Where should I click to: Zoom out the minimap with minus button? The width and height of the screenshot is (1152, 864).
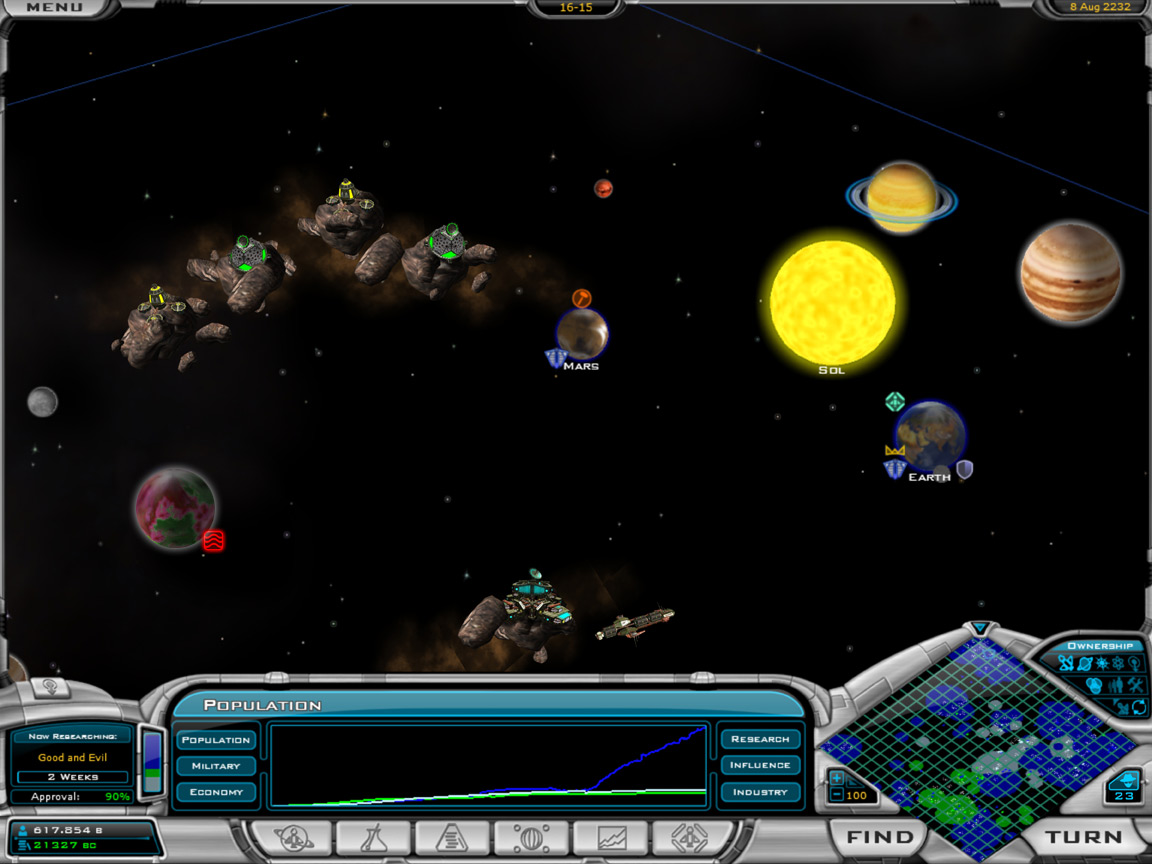[837, 795]
